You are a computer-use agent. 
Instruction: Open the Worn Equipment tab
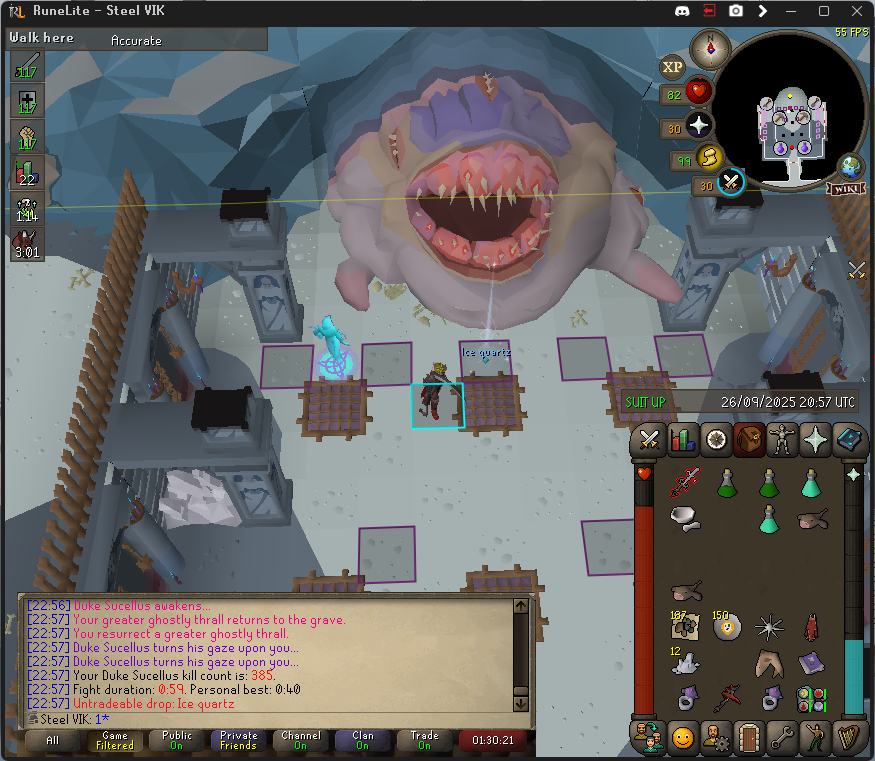point(783,439)
